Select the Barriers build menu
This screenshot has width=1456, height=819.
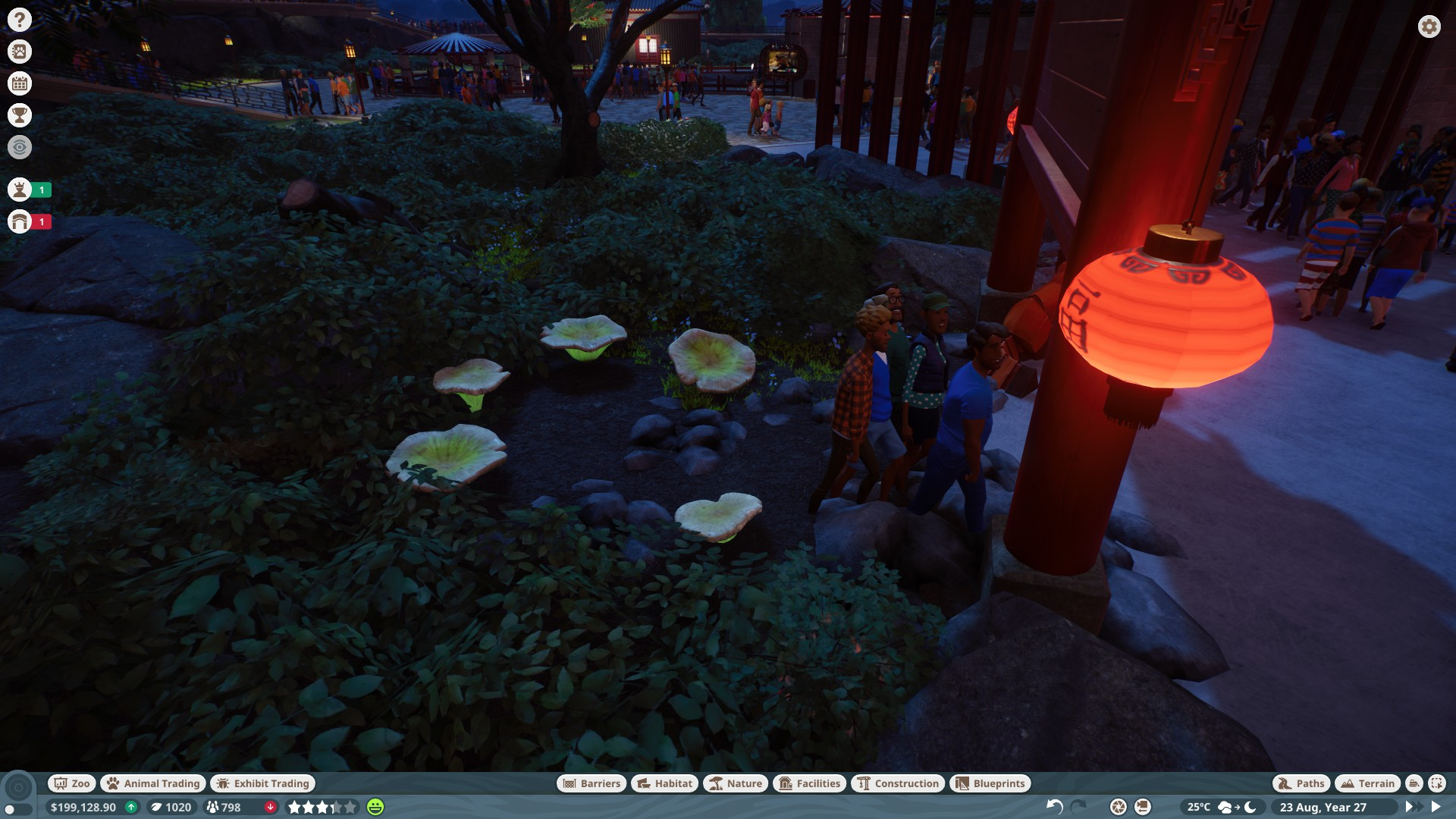click(x=591, y=783)
